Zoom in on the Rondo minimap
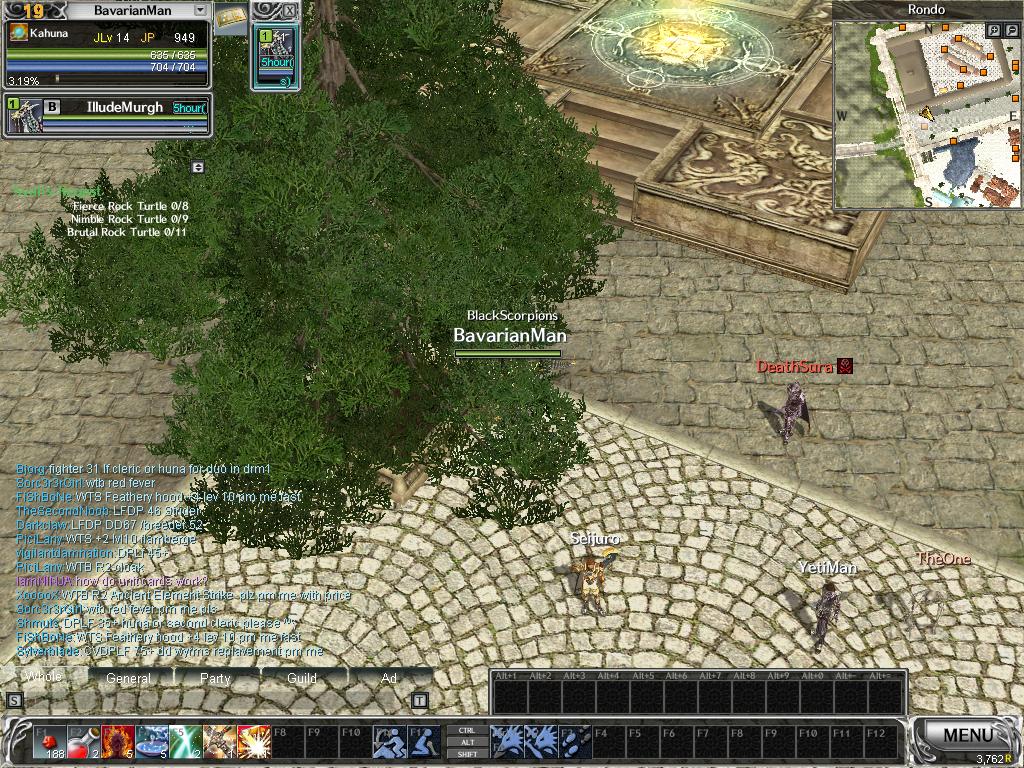 pyautogui.click(x=995, y=31)
